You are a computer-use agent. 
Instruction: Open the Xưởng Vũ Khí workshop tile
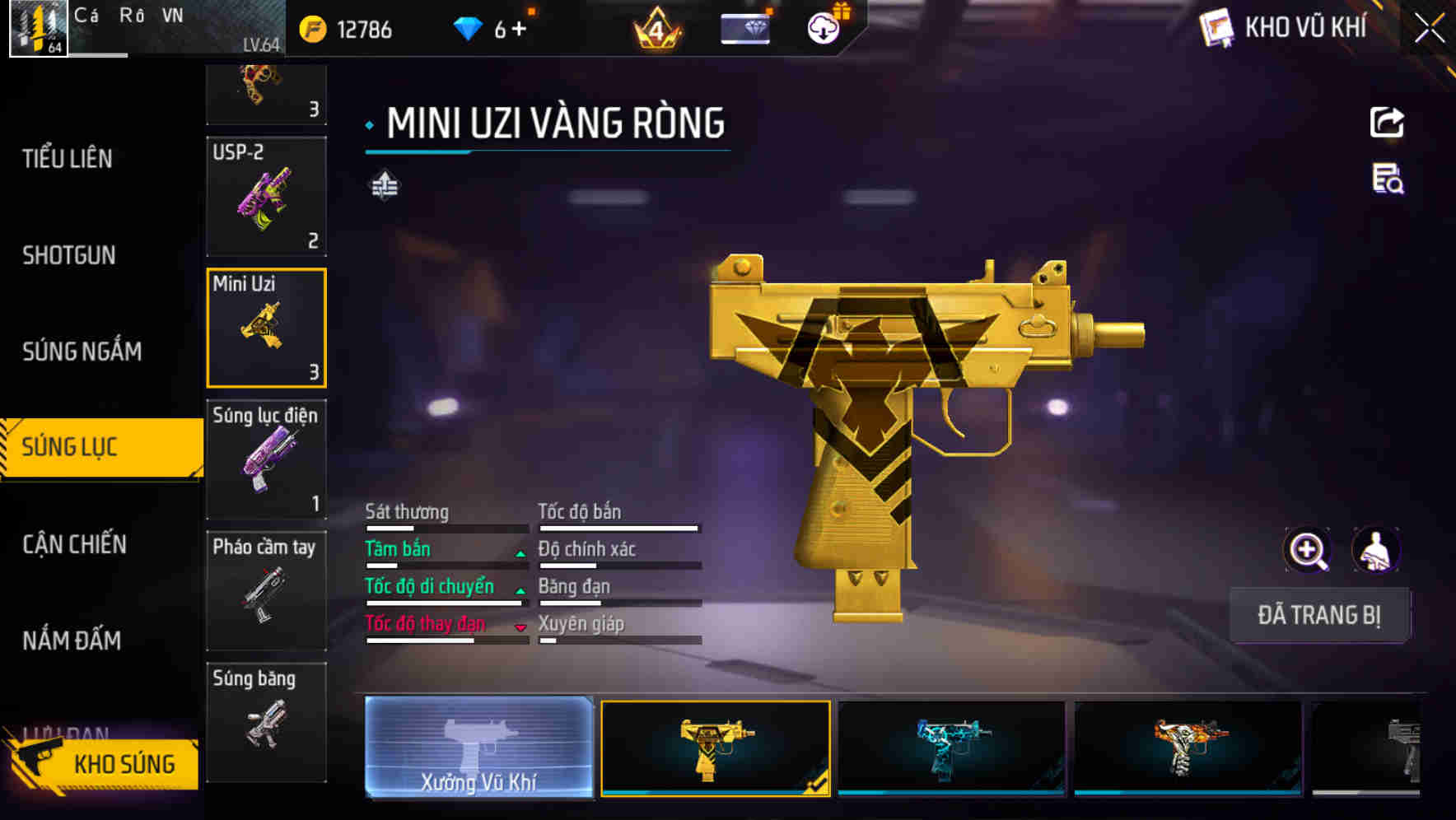tap(478, 747)
